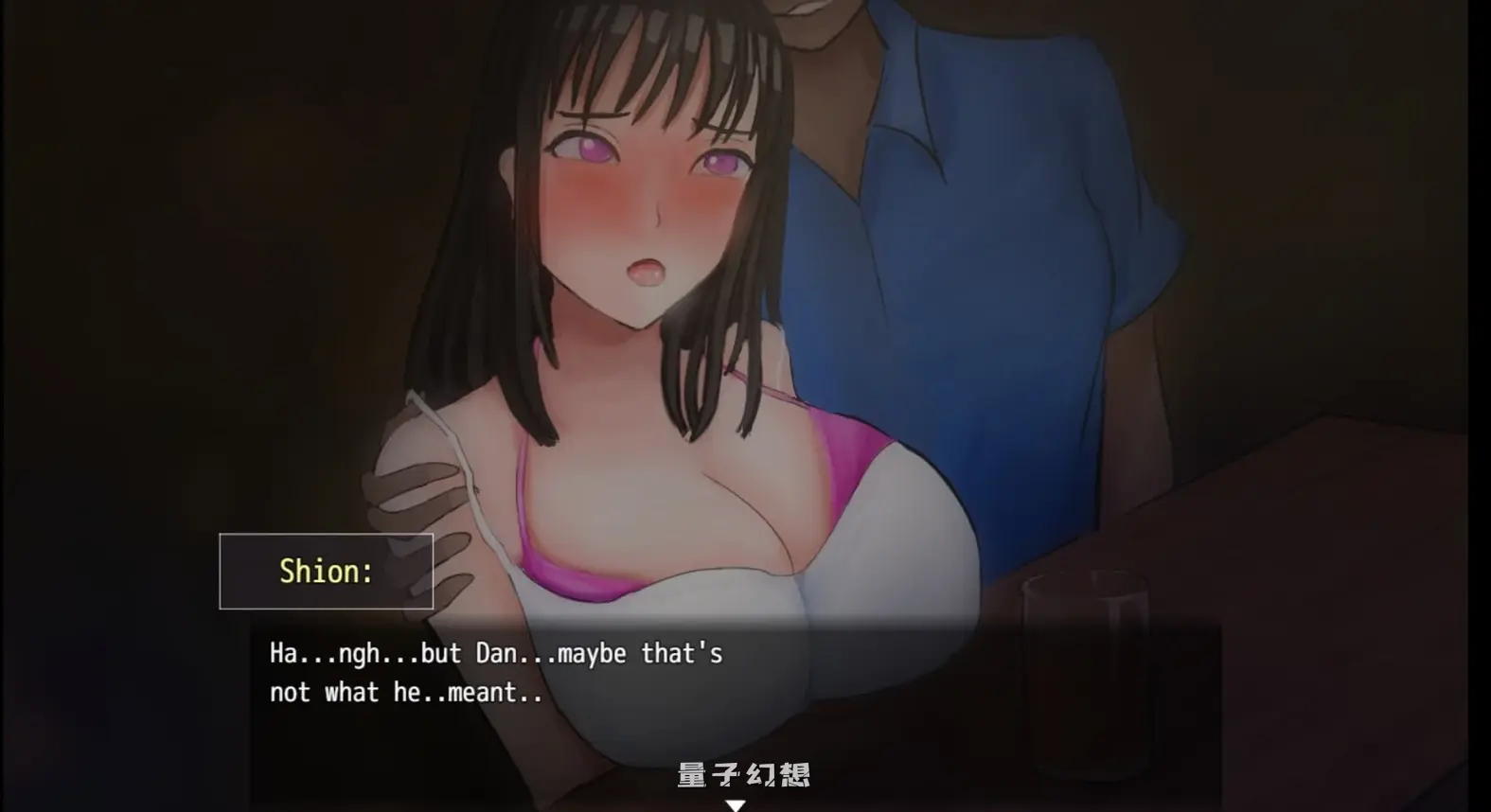The image size is (1491, 812).
Task: Click the Shion name plate
Action: pos(326,570)
